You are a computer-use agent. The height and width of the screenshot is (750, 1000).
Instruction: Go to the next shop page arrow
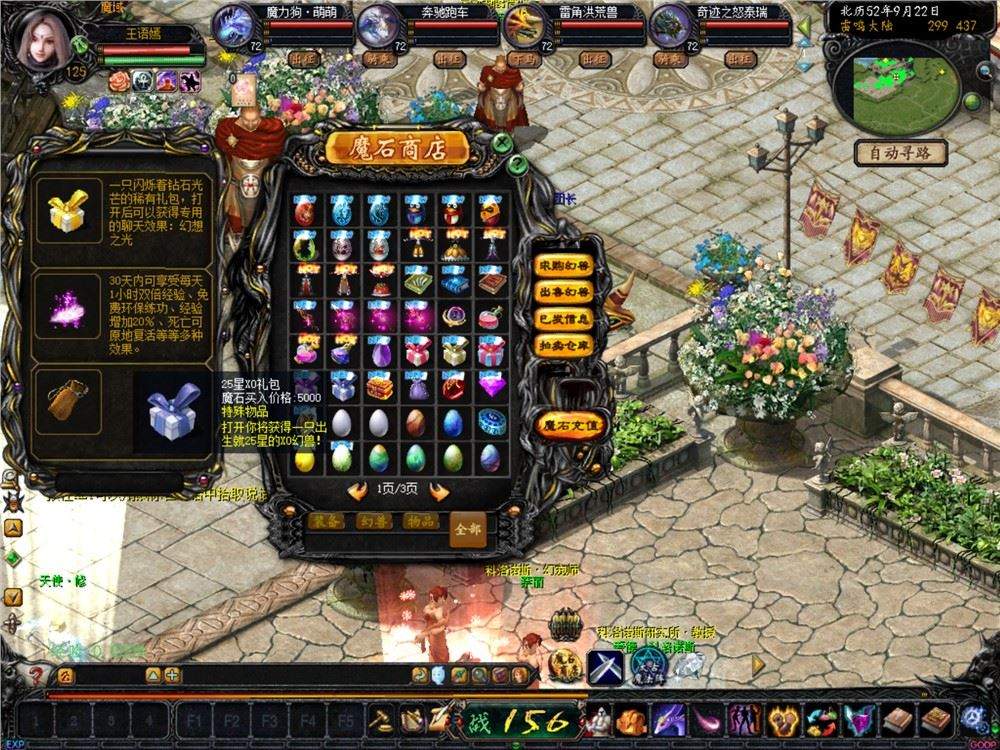(438, 491)
